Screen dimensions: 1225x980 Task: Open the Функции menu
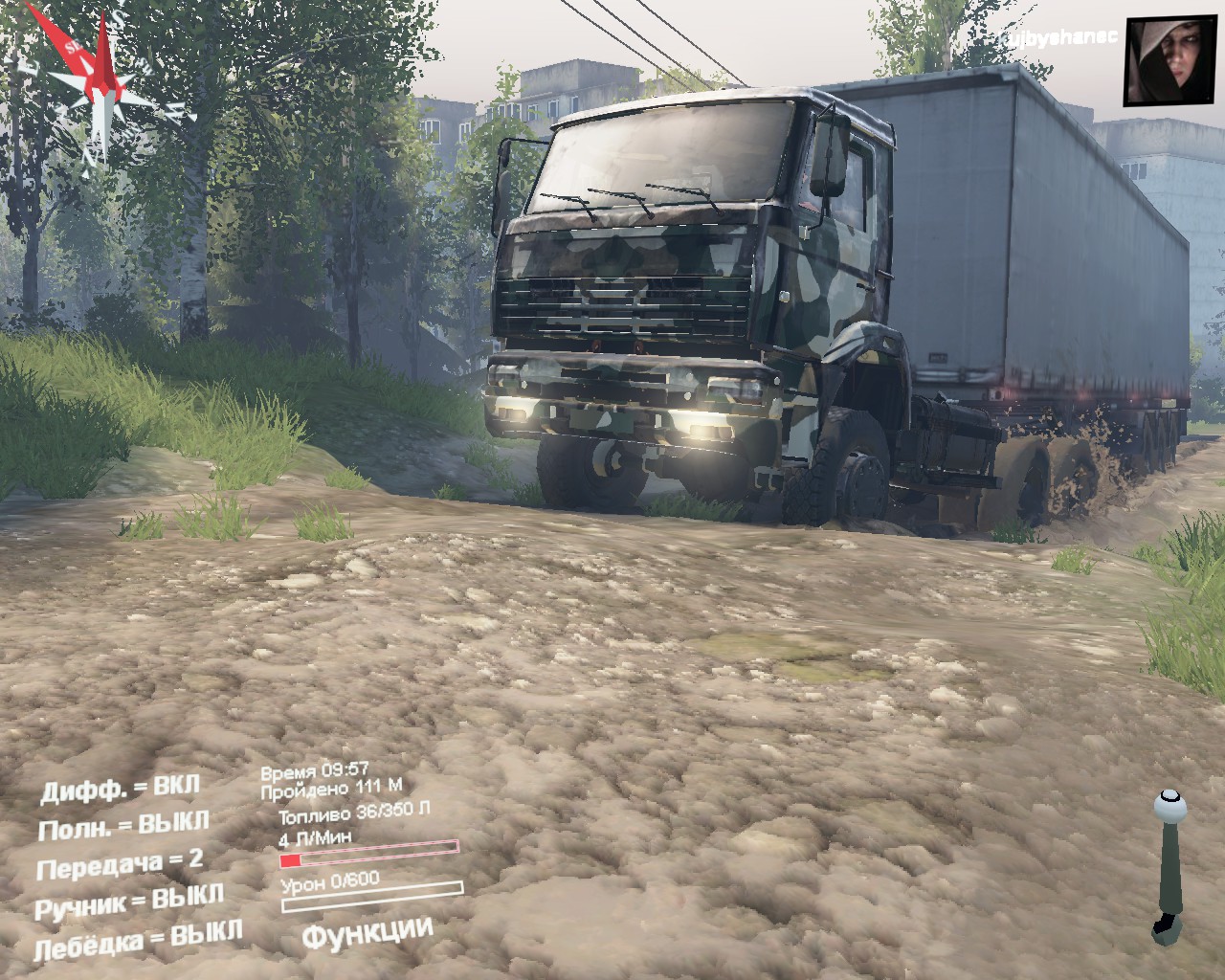(367, 932)
